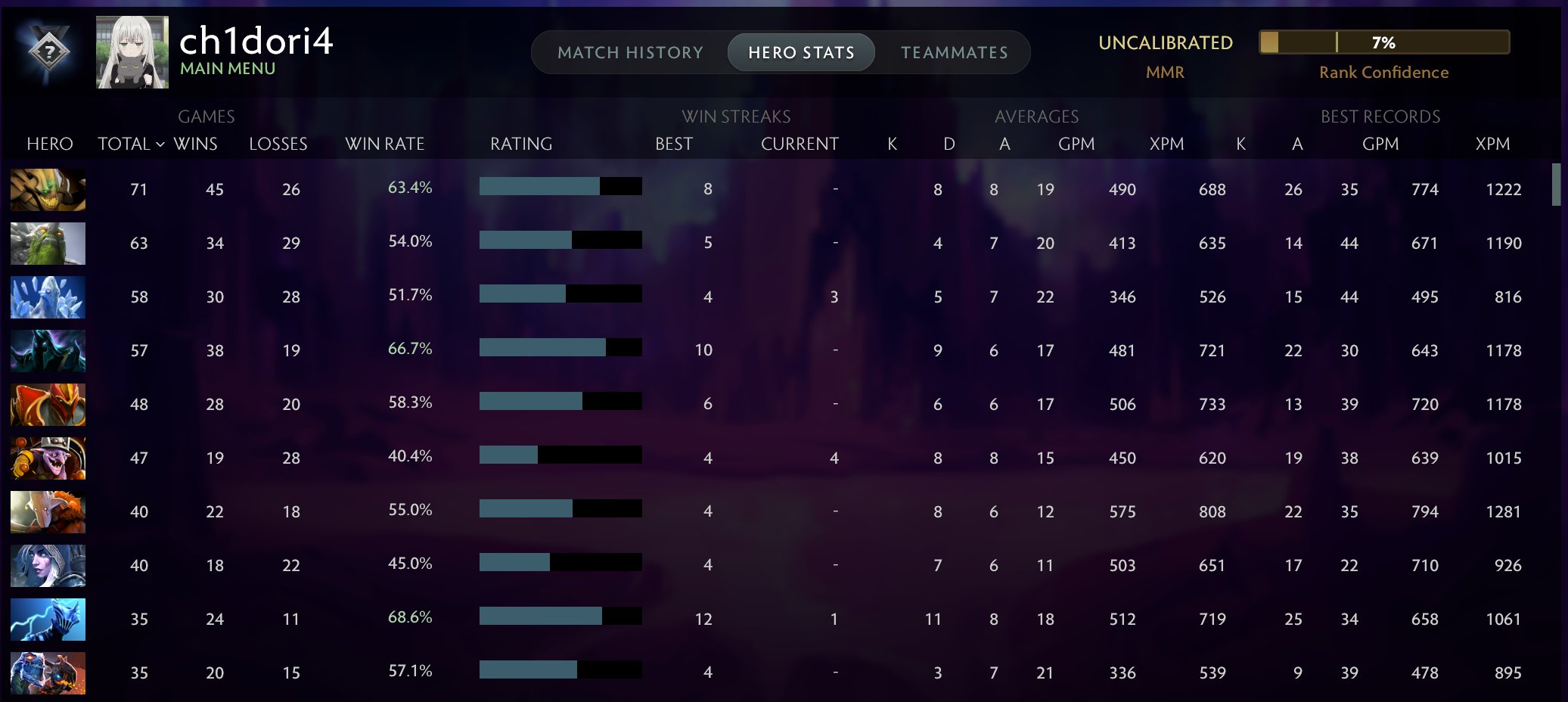The height and width of the screenshot is (702, 1568).
Task: Click the rating bar of the top hero
Action: 560,186
